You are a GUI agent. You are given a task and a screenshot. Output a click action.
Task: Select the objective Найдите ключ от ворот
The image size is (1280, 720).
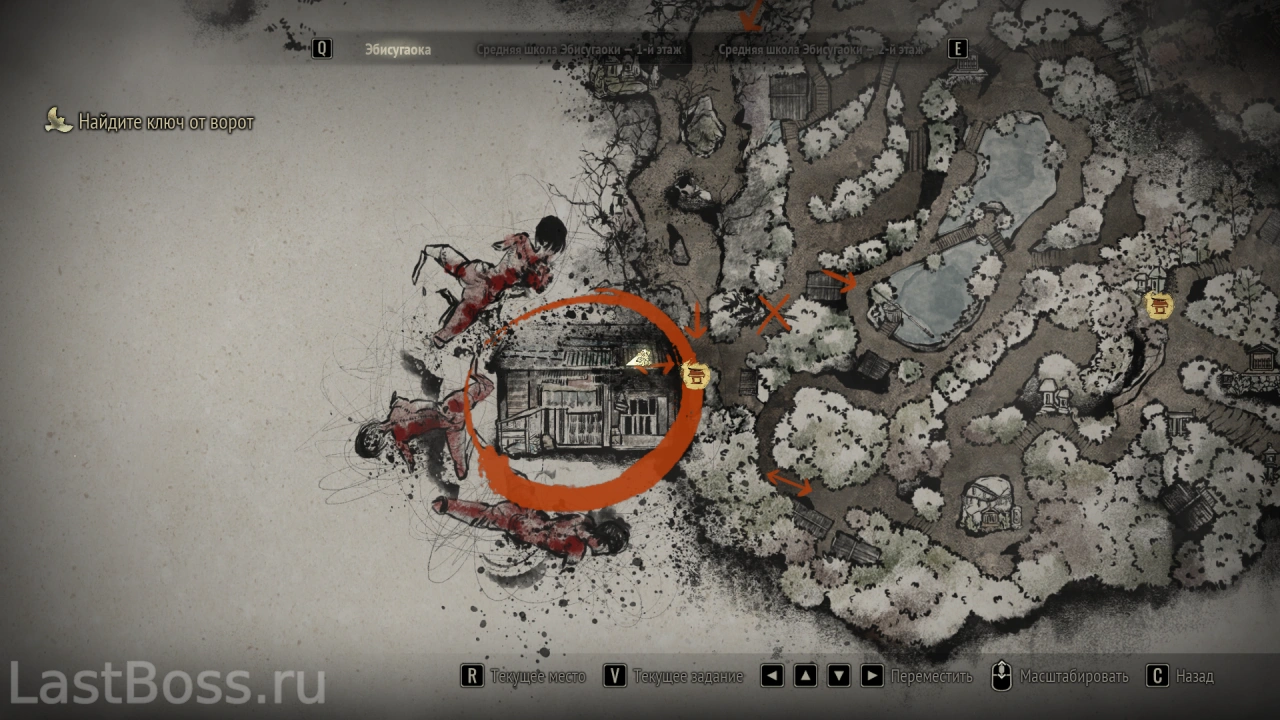pyautogui.click(x=166, y=122)
